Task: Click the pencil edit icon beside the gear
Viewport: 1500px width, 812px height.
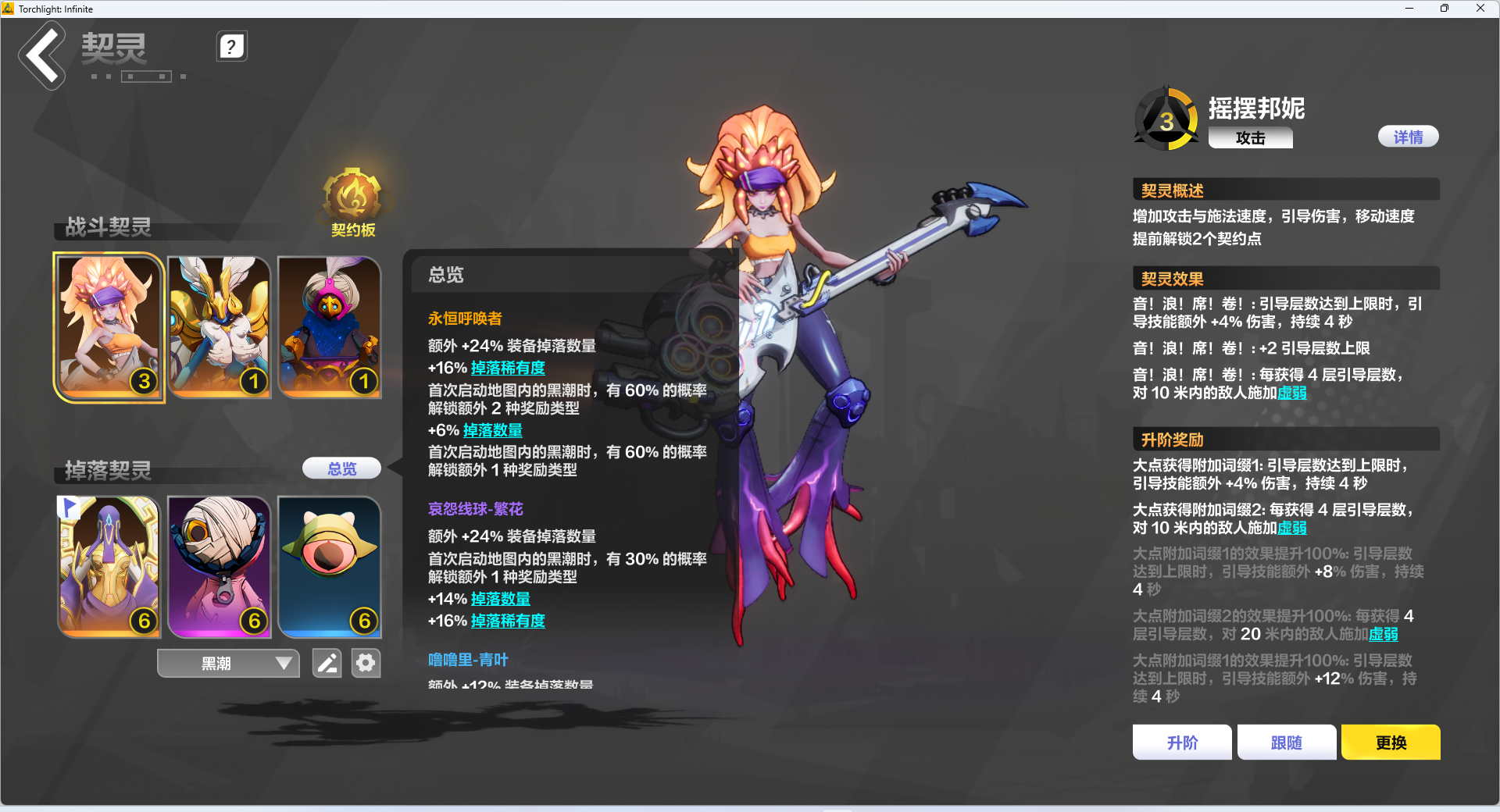Action: 327,663
